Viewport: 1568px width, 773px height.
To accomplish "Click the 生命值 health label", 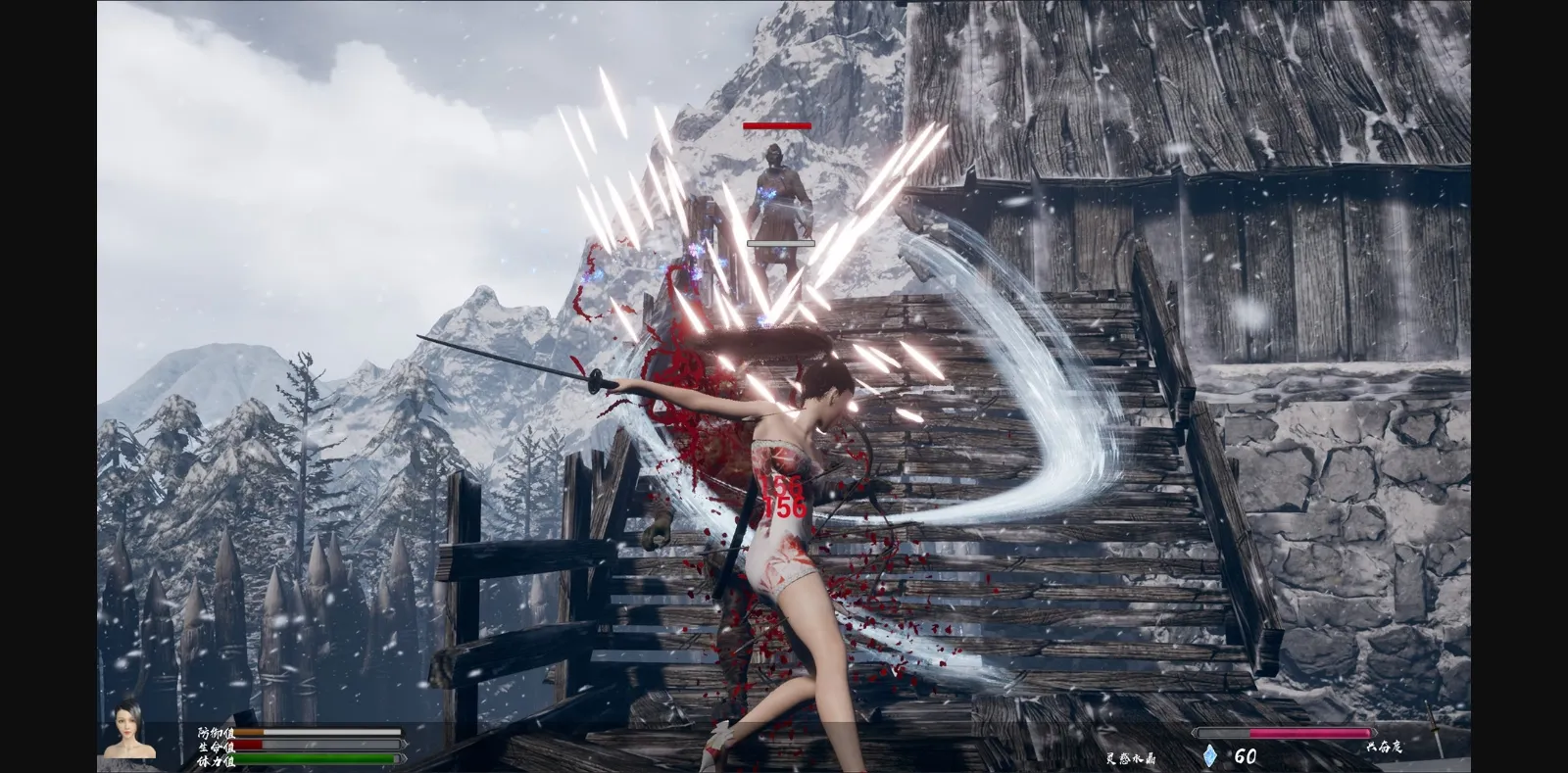I will [216, 745].
